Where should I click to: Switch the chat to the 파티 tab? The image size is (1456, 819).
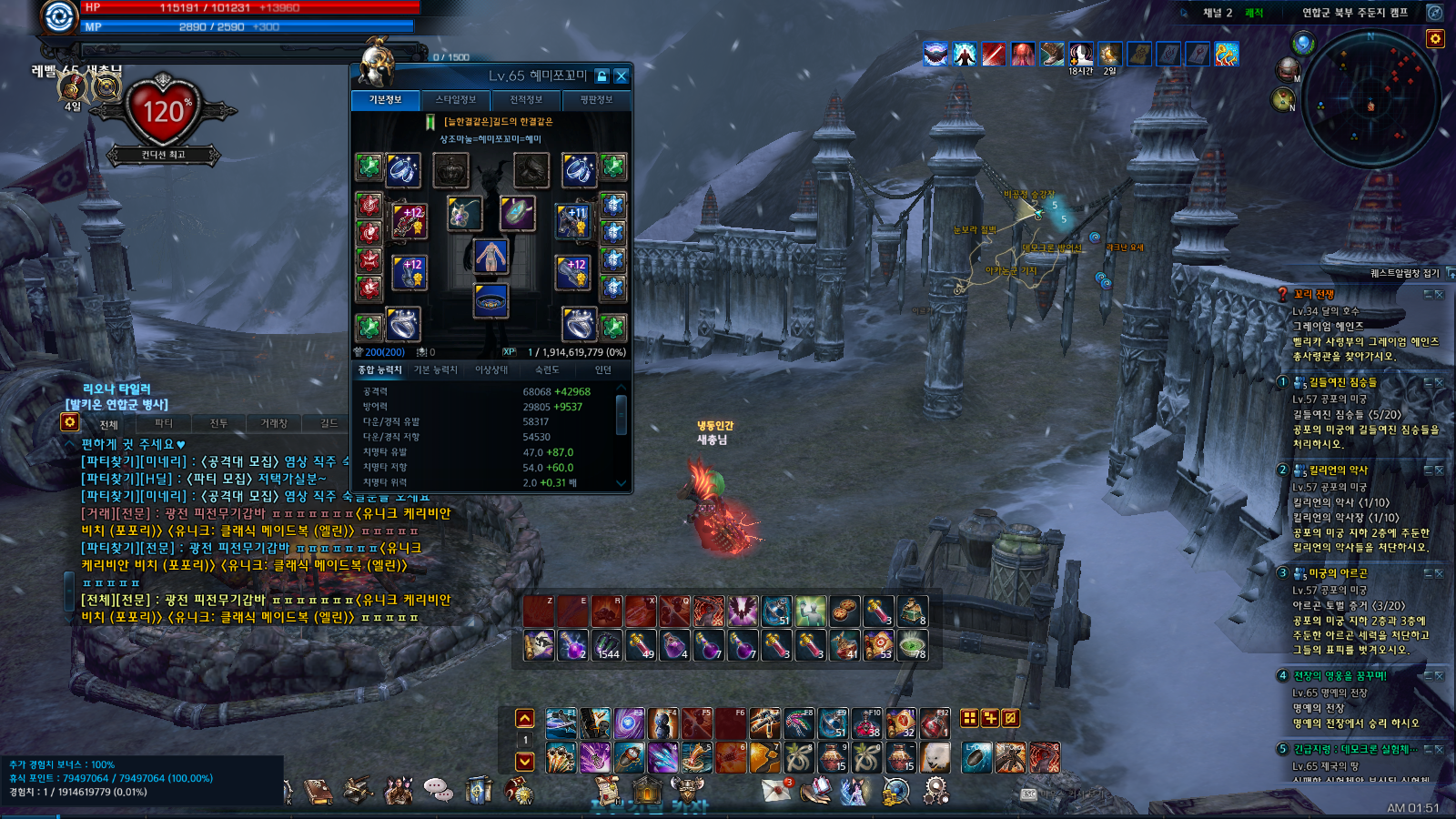164,424
